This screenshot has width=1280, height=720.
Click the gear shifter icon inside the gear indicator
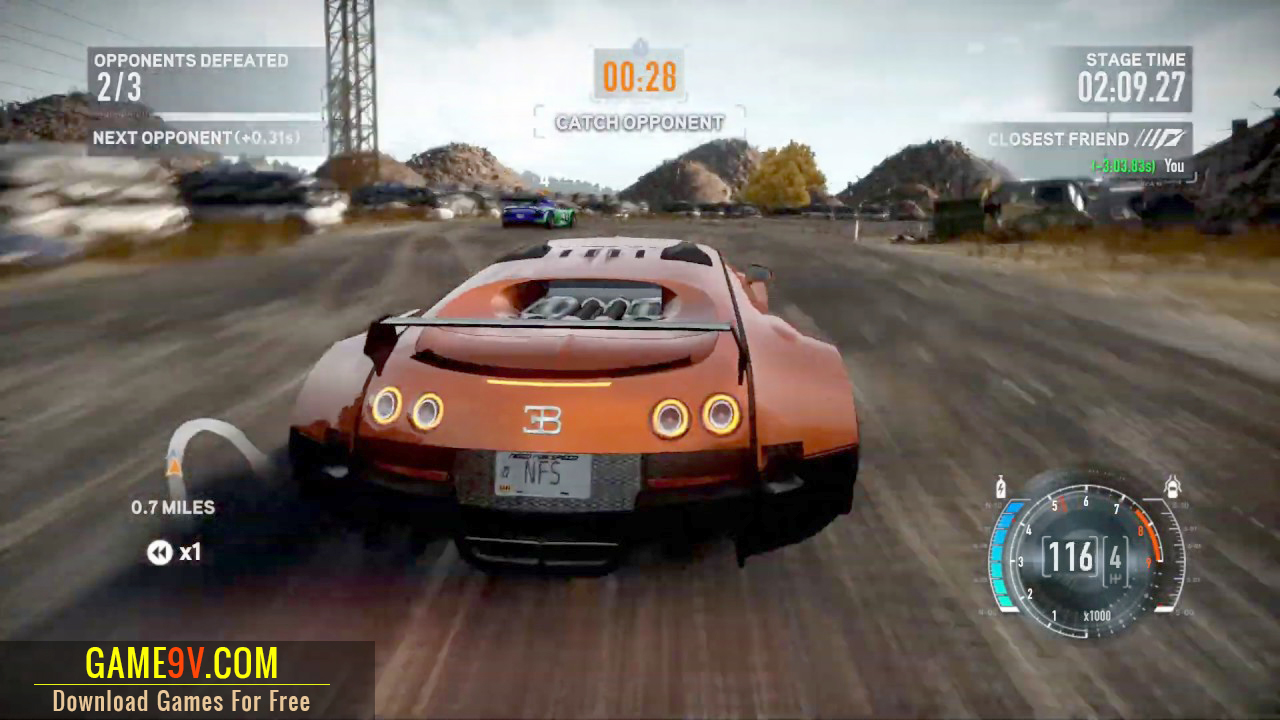click(x=1116, y=578)
